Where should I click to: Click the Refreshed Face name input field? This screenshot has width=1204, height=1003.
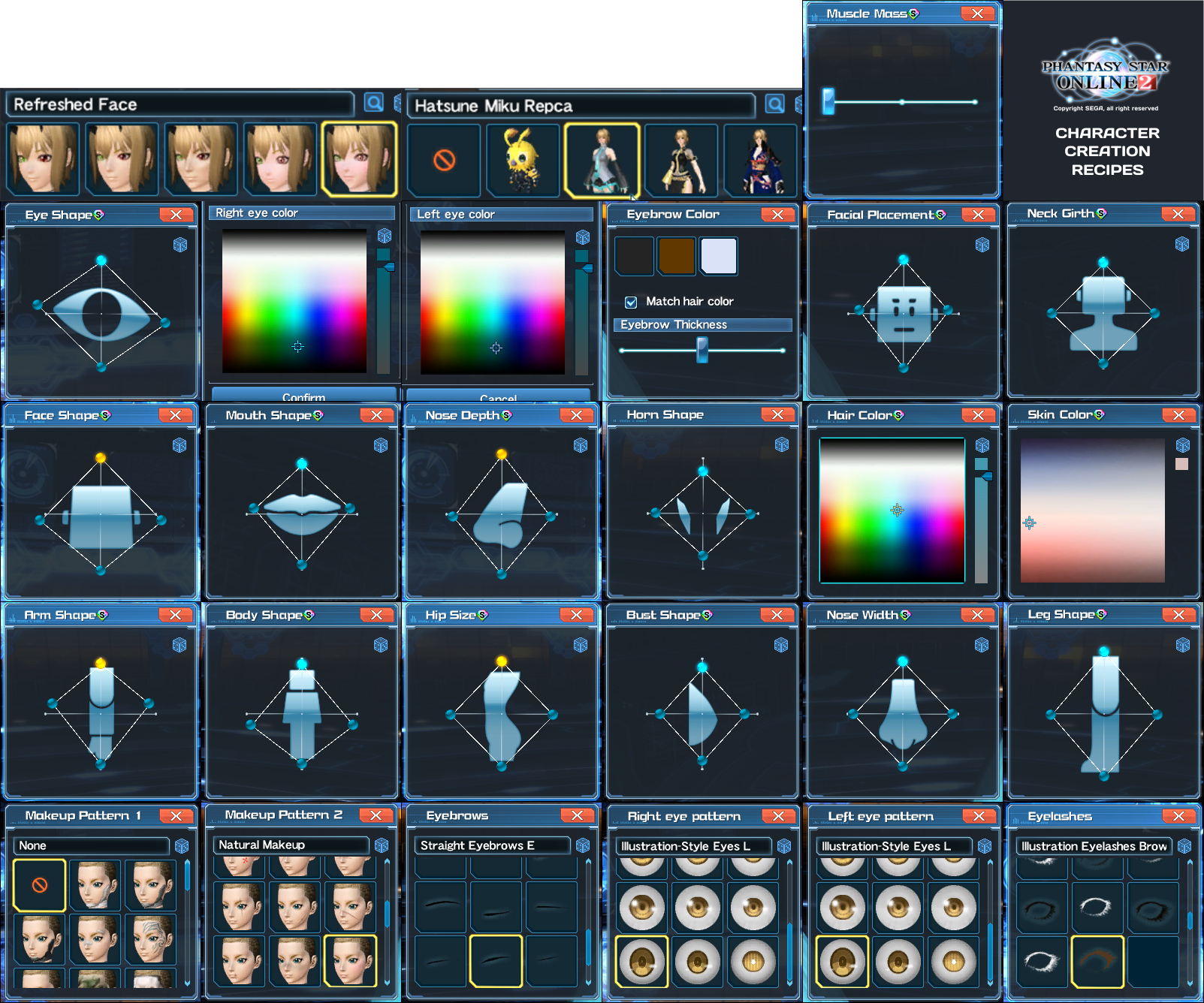pos(180,104)
